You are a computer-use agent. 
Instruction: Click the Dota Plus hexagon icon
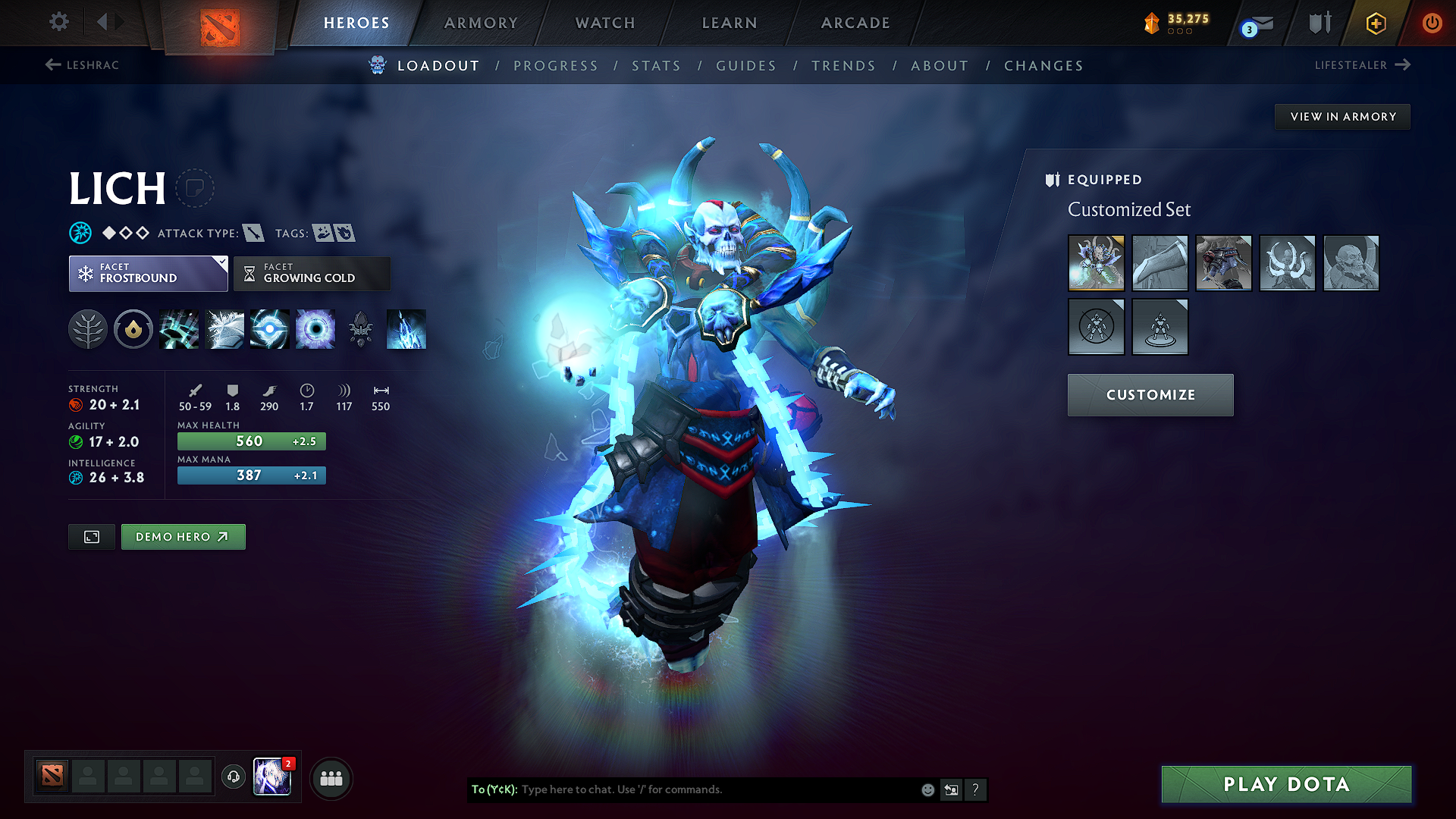click(x=1375, y=23)
